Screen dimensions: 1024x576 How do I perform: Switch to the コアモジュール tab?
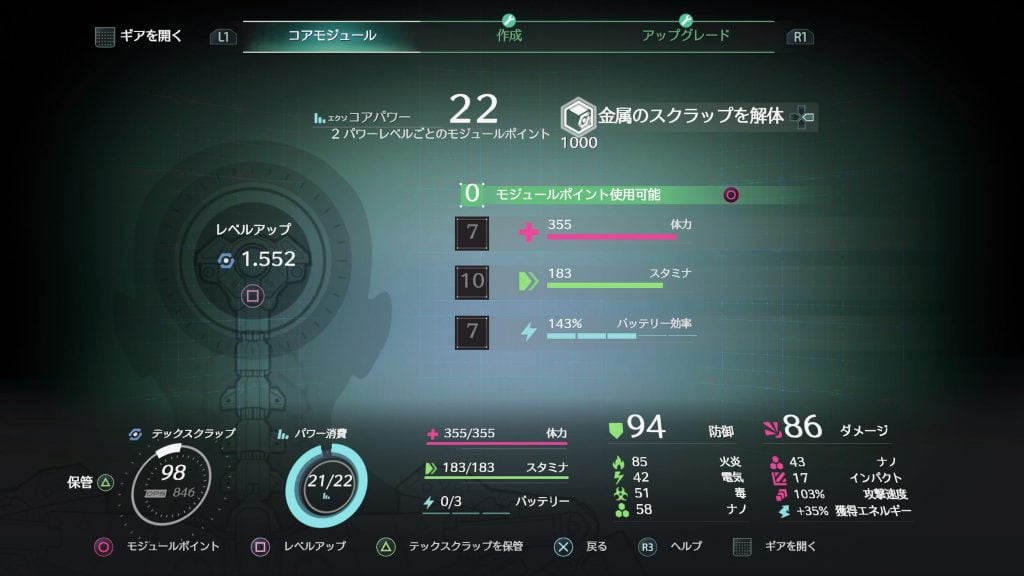point(332,36)
